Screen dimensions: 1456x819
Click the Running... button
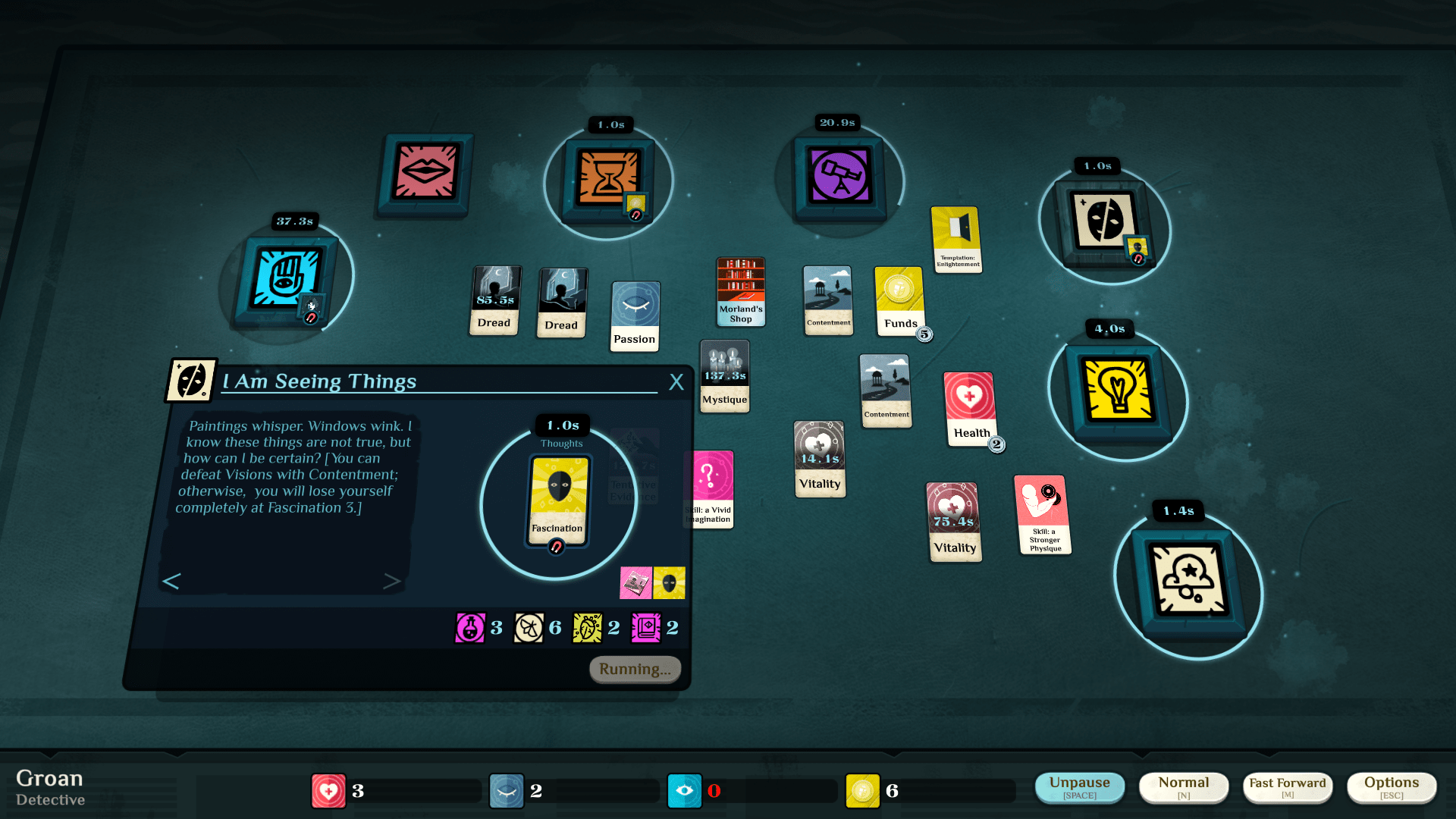pos(634,669)
